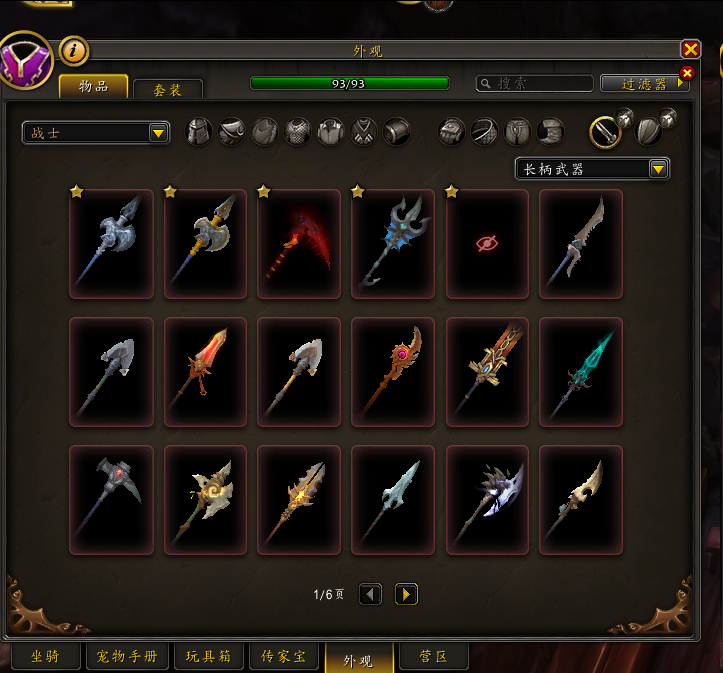Expand the 长柄武器 weapon type dropdown
This screenshot has width=723, height=673.
pos(592,169)
